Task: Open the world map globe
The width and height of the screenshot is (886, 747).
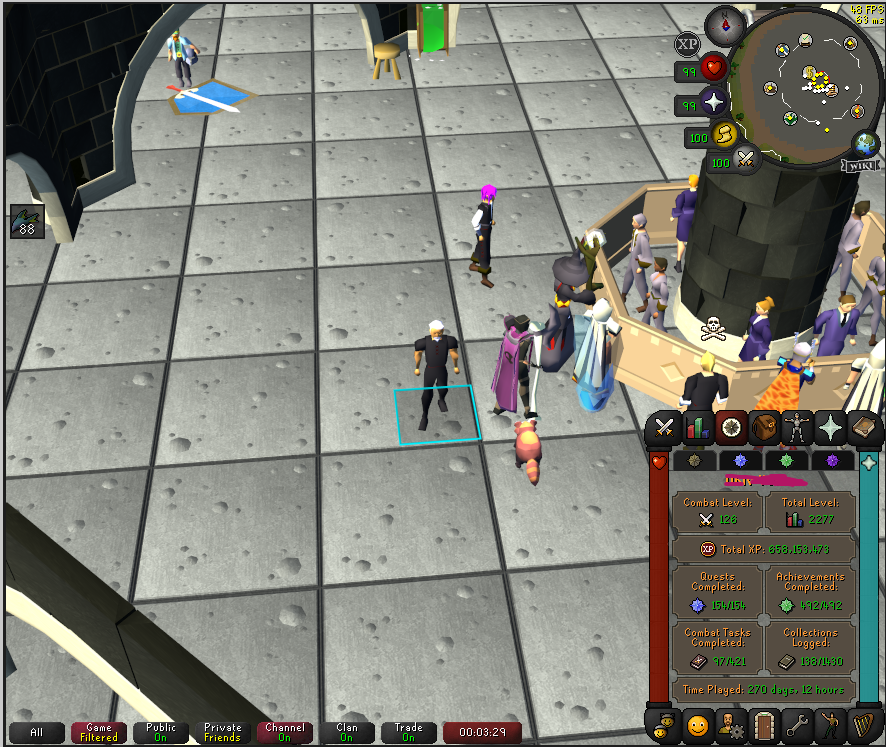Action: [x=864, y=143]
